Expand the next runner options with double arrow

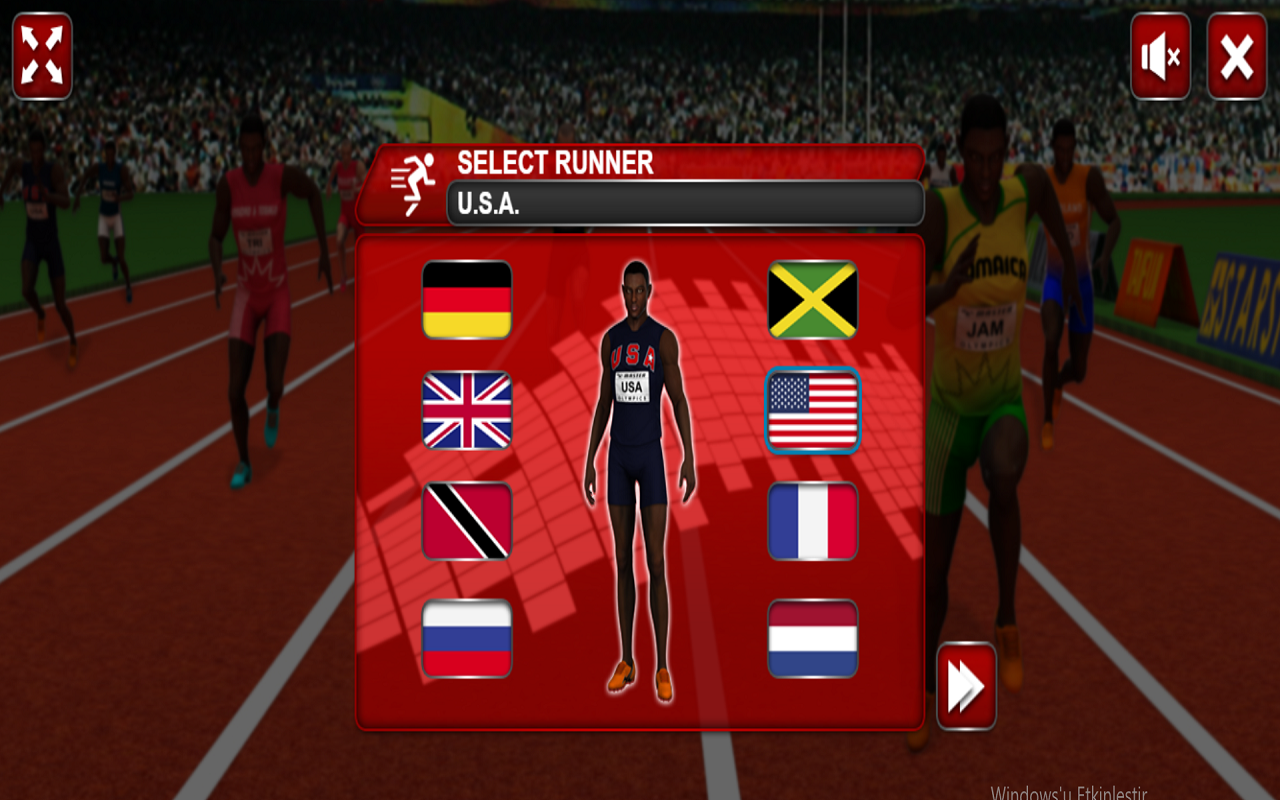coord(965,684)
